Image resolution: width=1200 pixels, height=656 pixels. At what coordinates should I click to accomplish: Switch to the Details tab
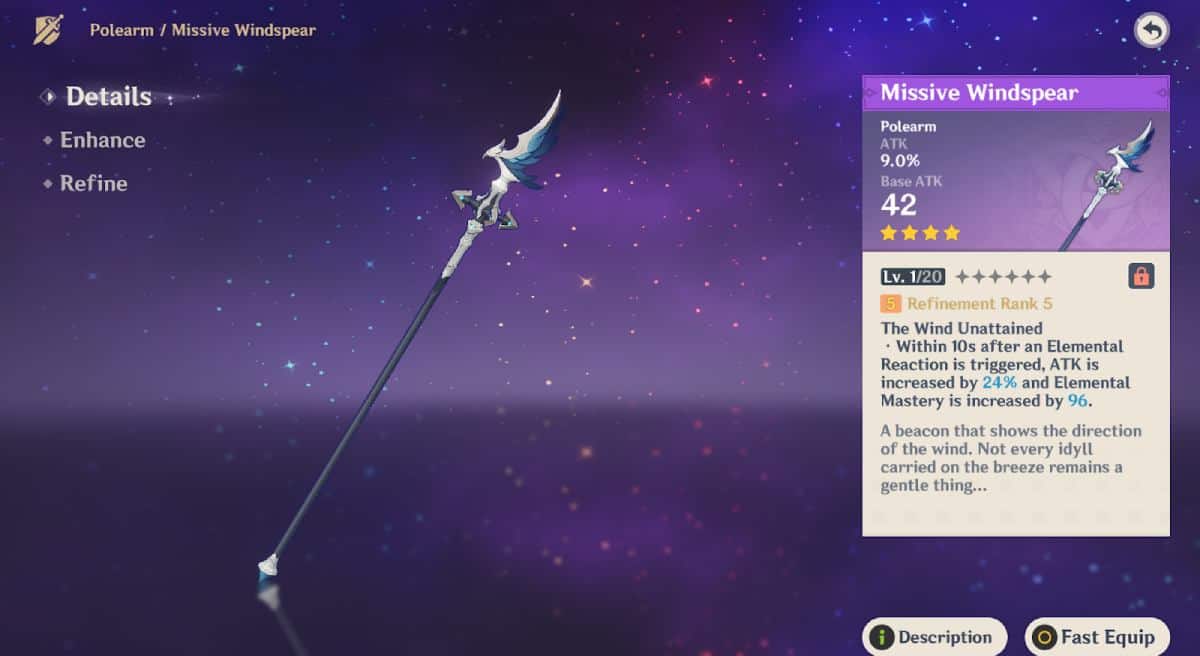[108, 97]
